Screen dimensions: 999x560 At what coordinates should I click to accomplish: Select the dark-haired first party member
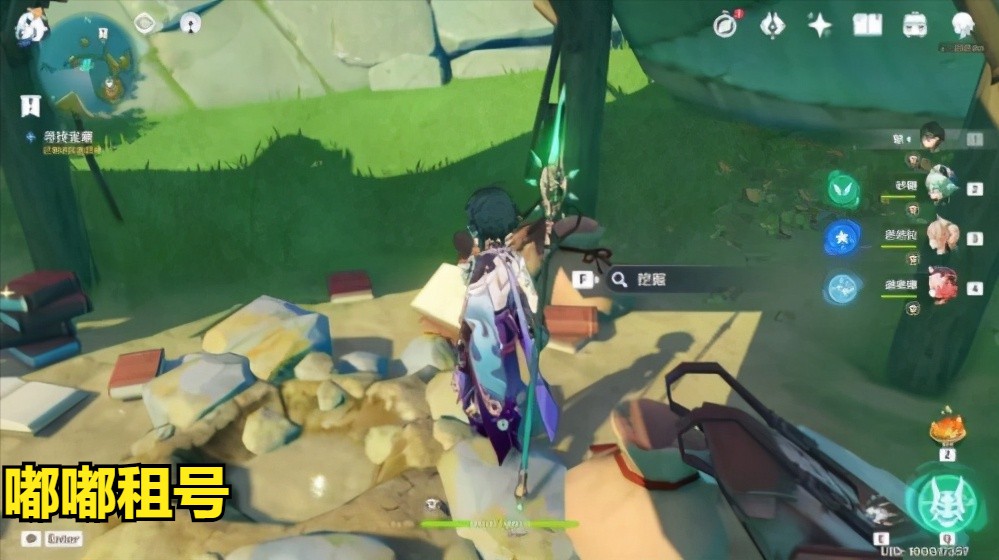pos(932,137)
